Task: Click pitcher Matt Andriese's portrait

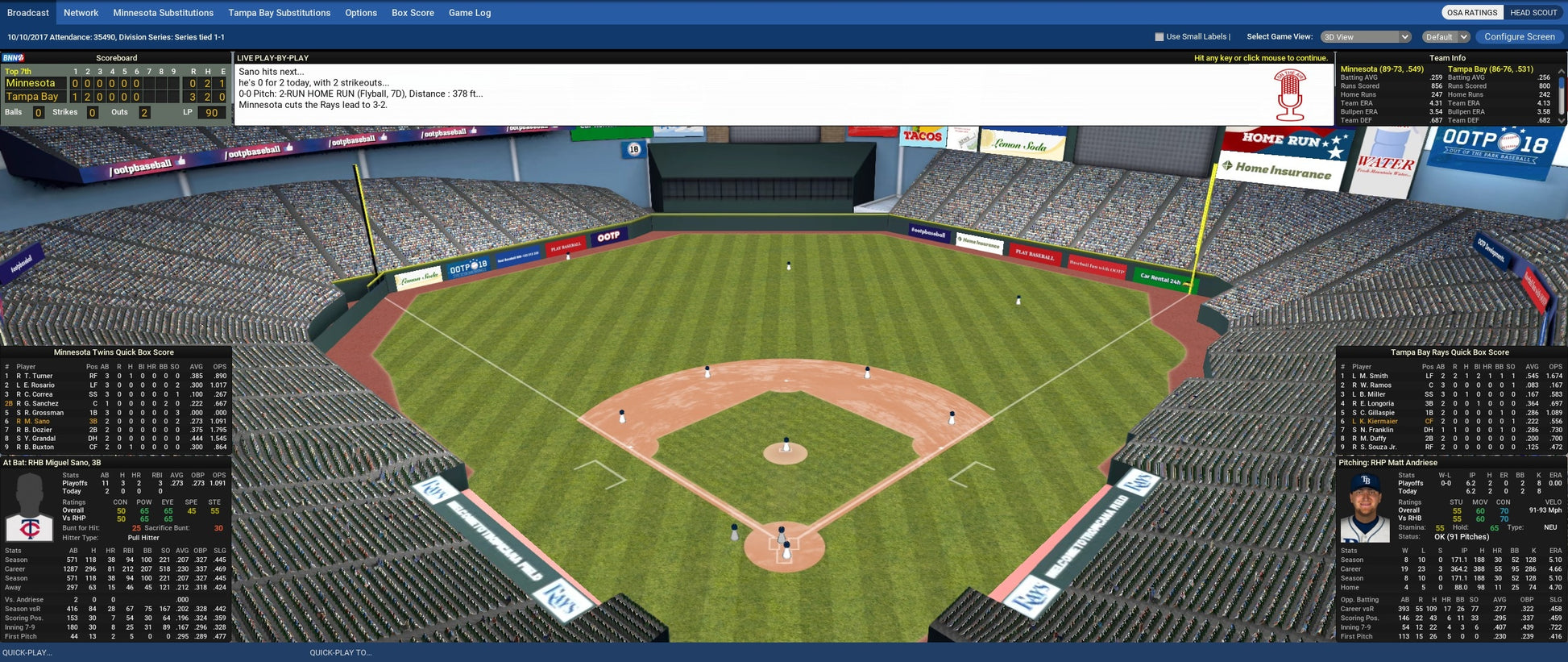Action: [x=1365, y=507]
